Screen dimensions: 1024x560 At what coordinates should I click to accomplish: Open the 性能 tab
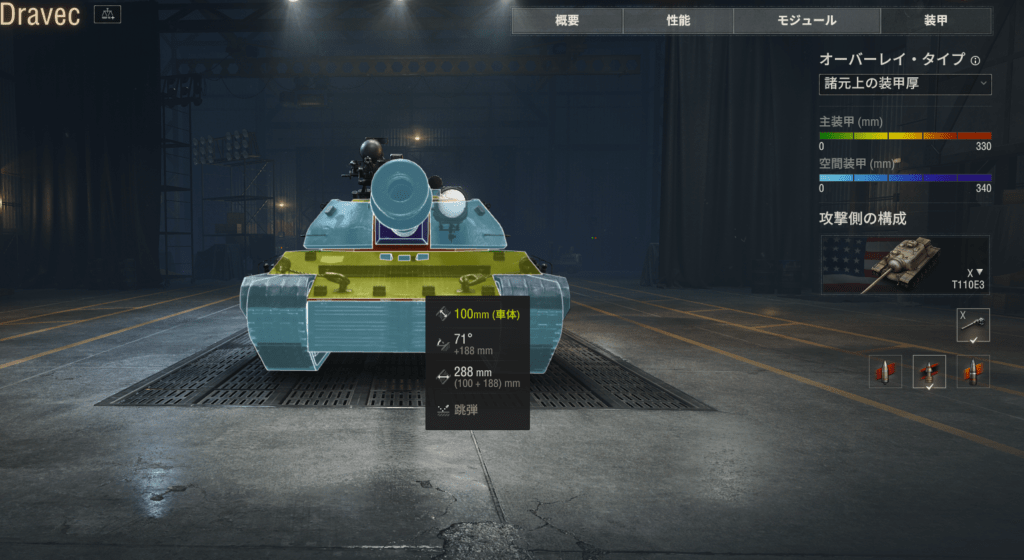click(678, 21)
